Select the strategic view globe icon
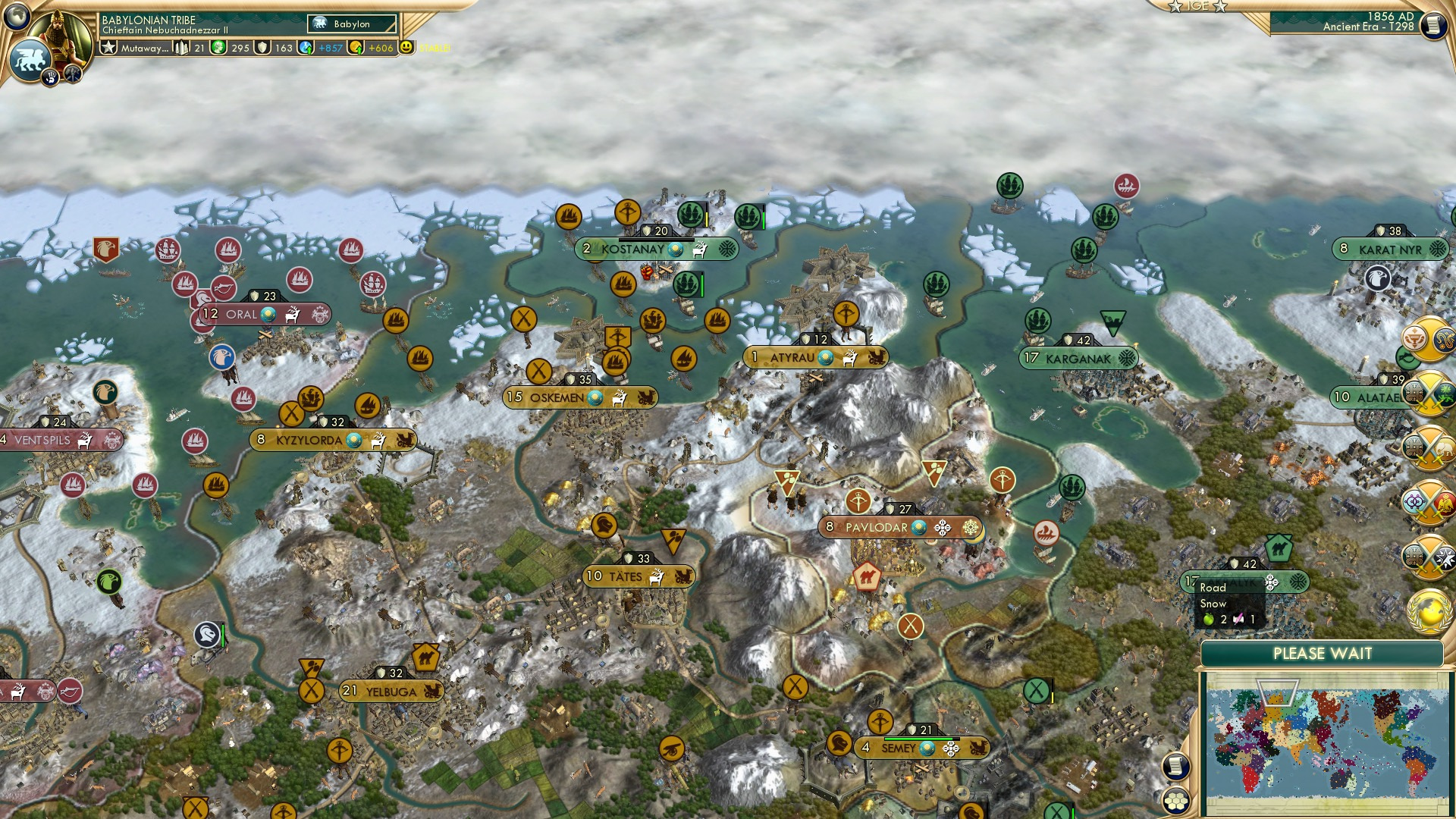Viewport: 1456px width, 819px height. (17, 15)
